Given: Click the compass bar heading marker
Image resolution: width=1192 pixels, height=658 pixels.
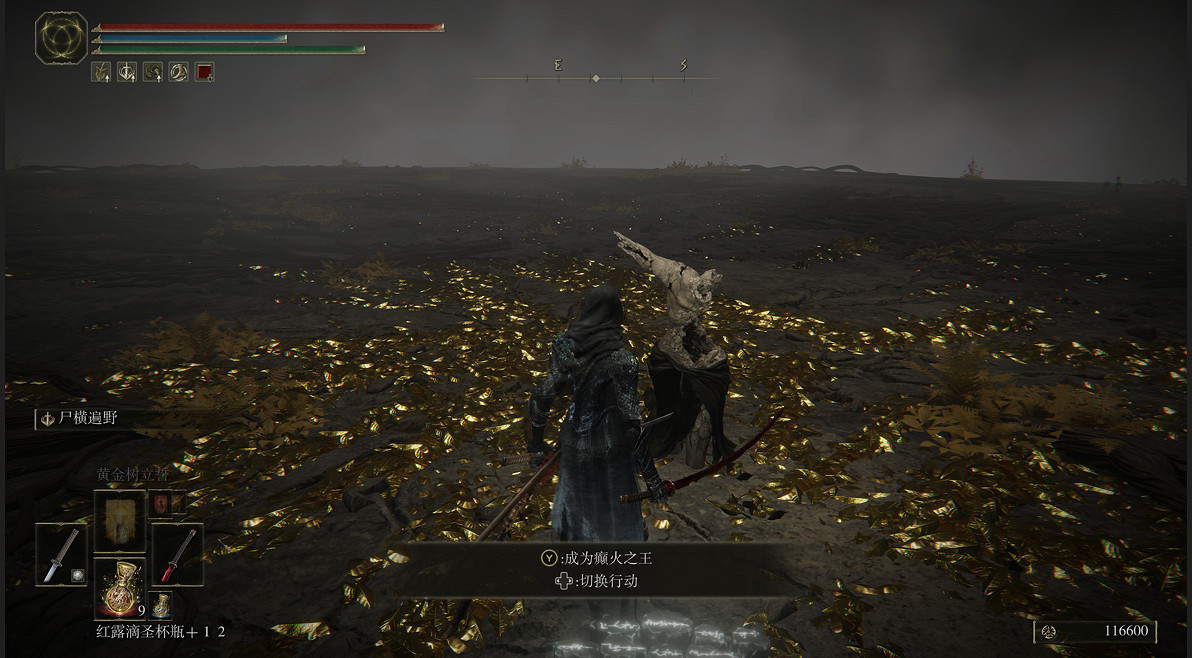Looking at the screenshot, I should [x=596, y=77].
